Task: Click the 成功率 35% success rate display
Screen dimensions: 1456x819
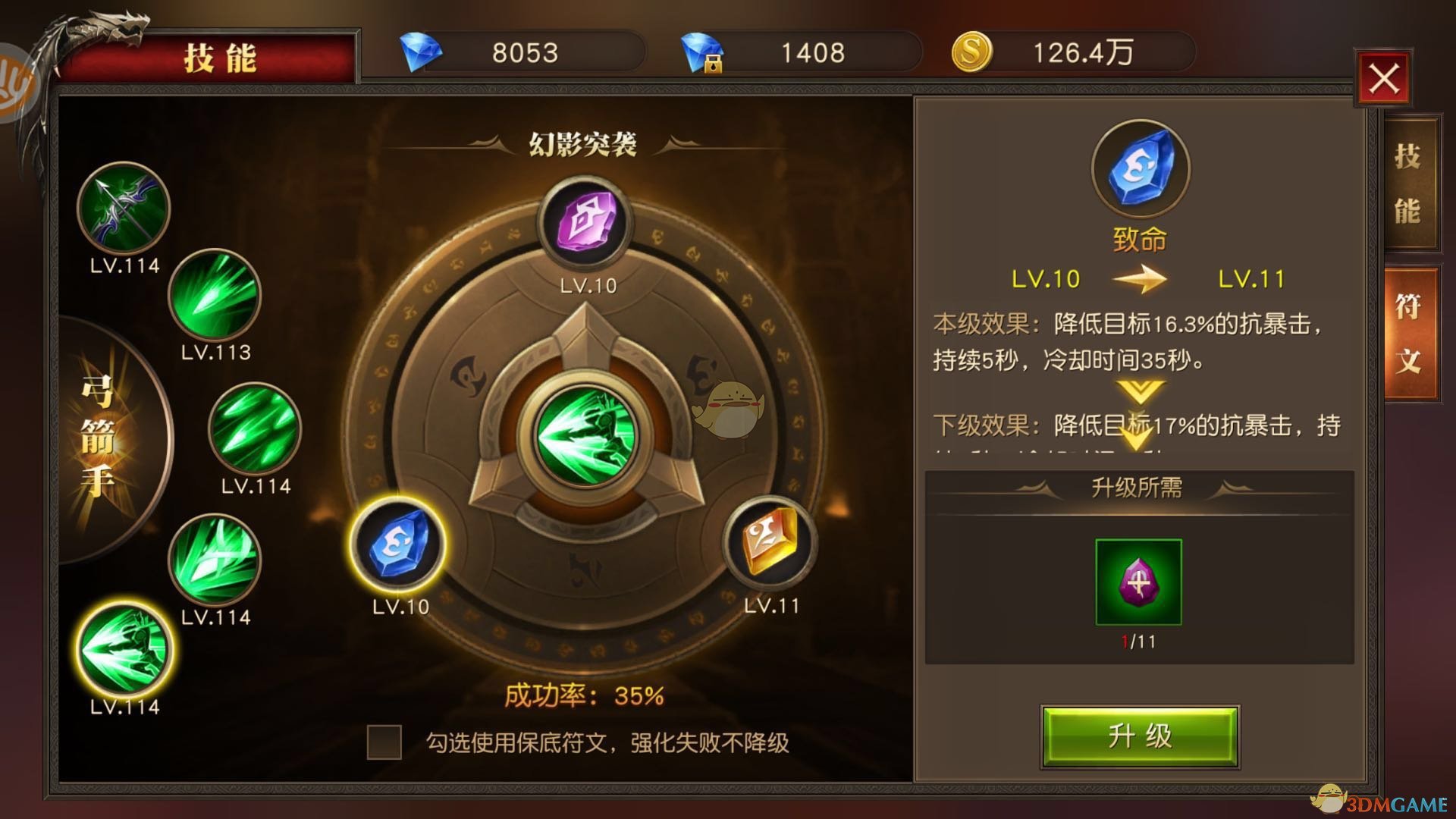Action: pyautogui.click(x=584, y=692)
